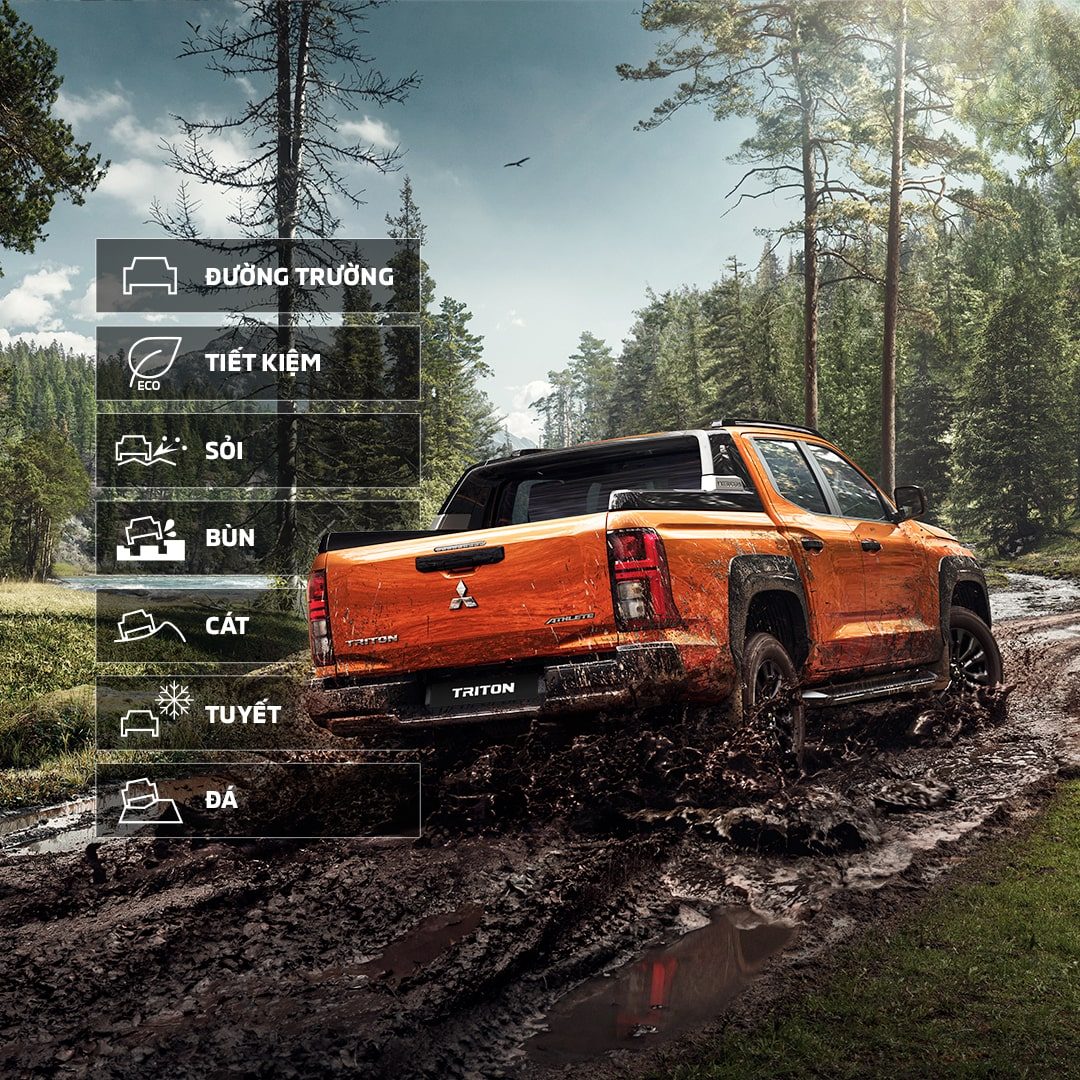Switch to SỎI gravel mode

tap(258, 450)
